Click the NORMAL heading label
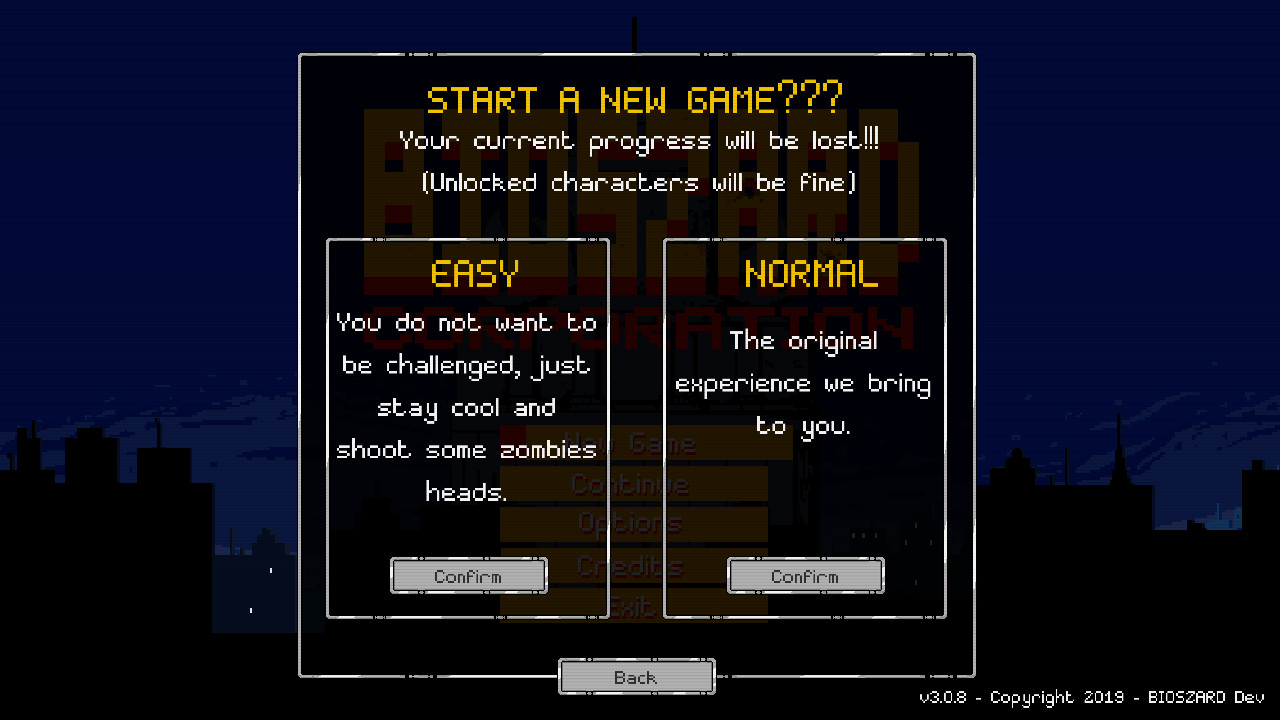The image size is (1280, 720). (x=811, y=272)
